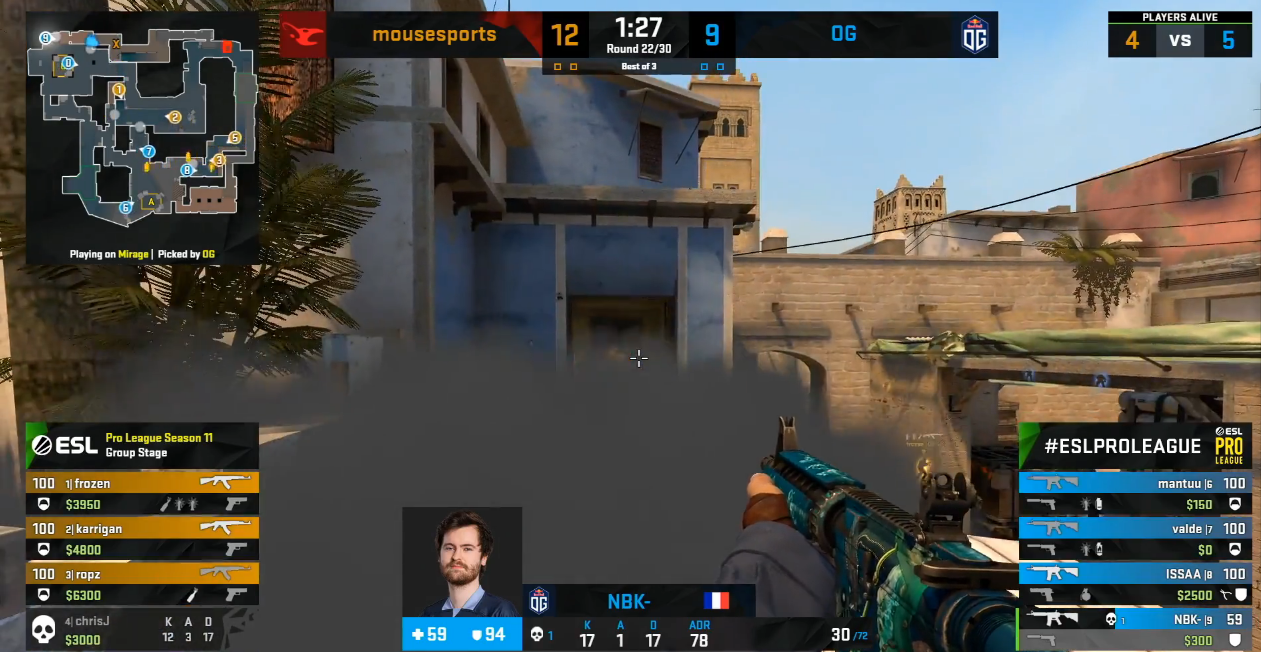
Task: Choose karrigan in the team list
Action: click(142, 538)
